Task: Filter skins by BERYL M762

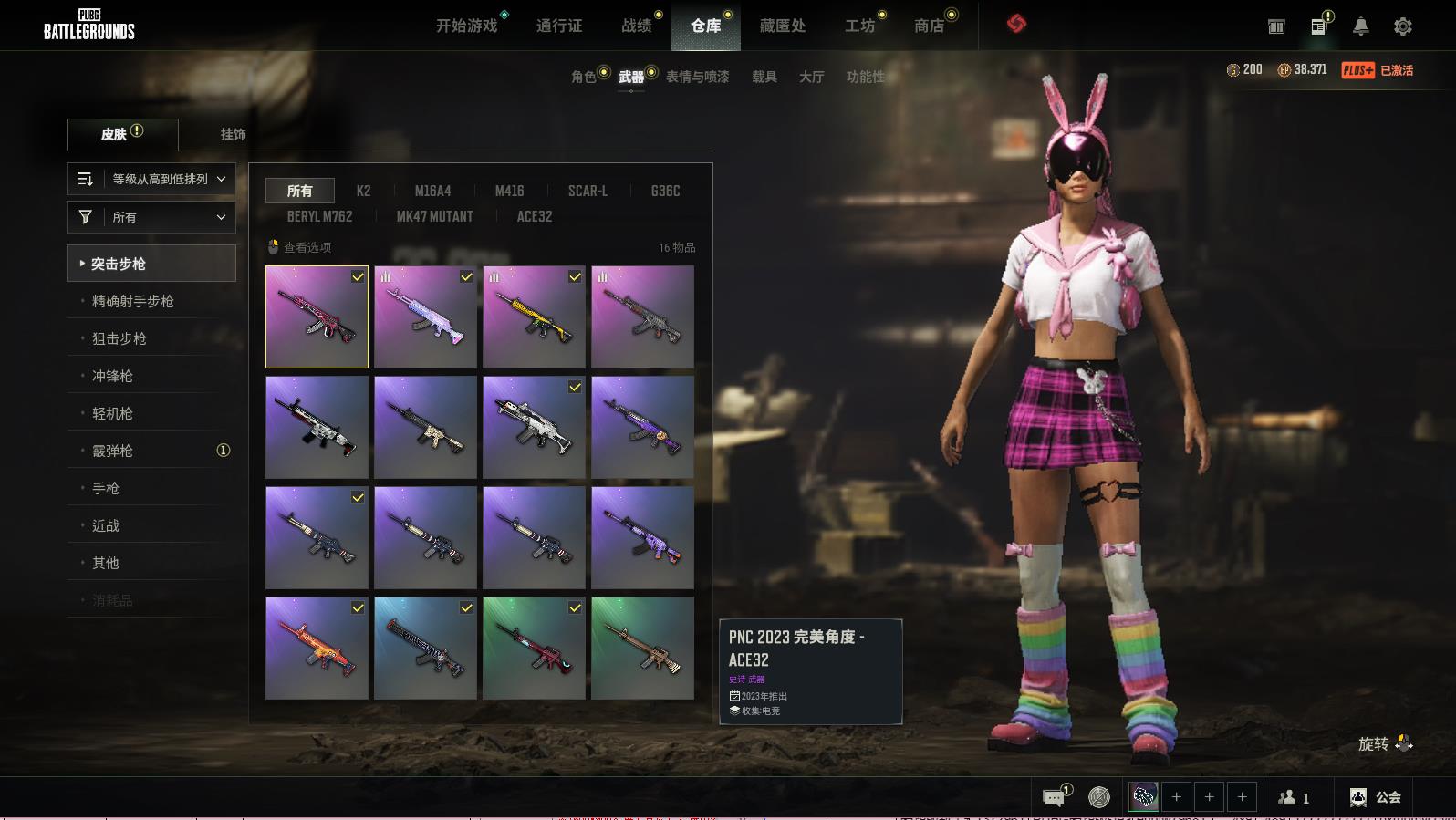Action: tap(319, 216)
